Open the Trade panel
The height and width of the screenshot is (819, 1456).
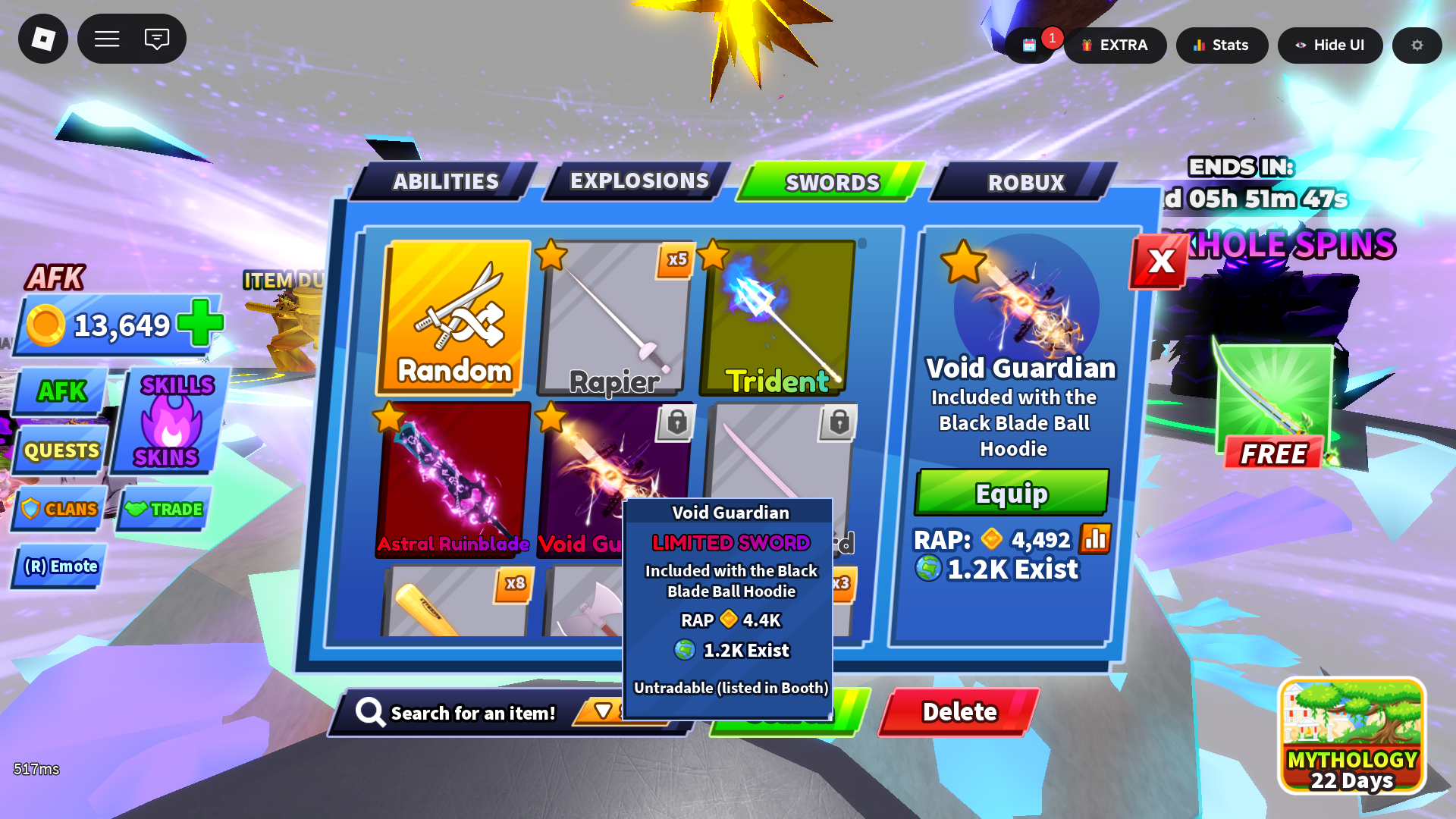(163, 510)
